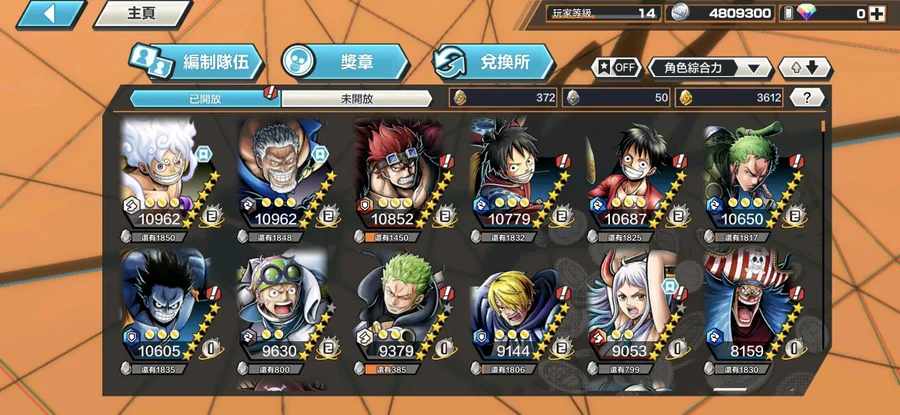This screenshot has height=415, width=900.
Task: Open the question mark help
Action: click(807, 97)
